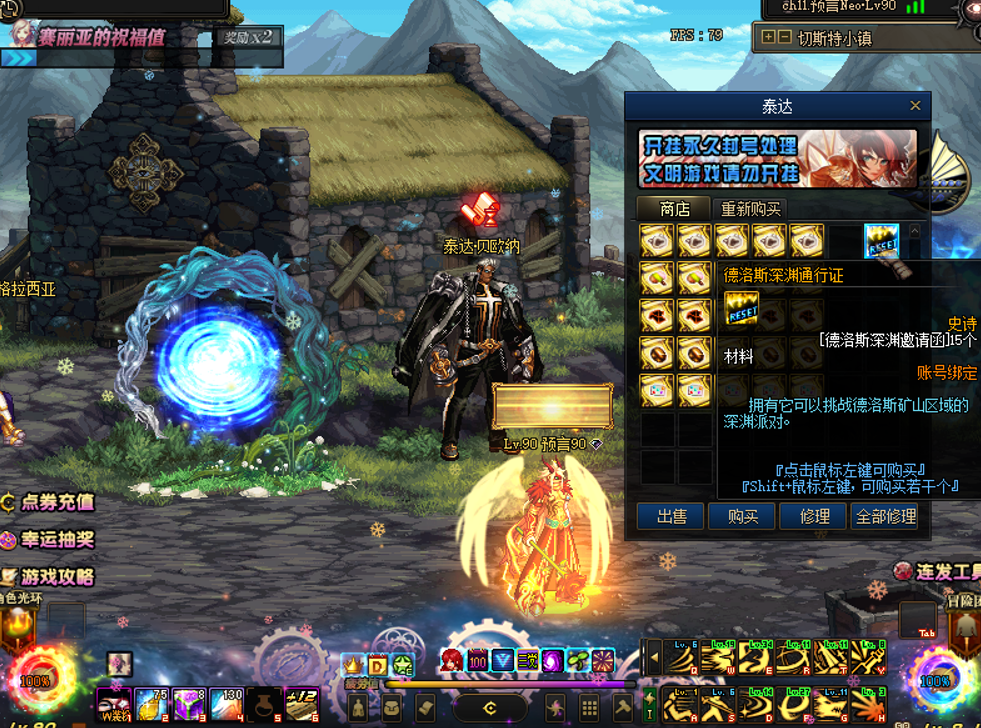Repair everything with 全部修理

(885, 516)
